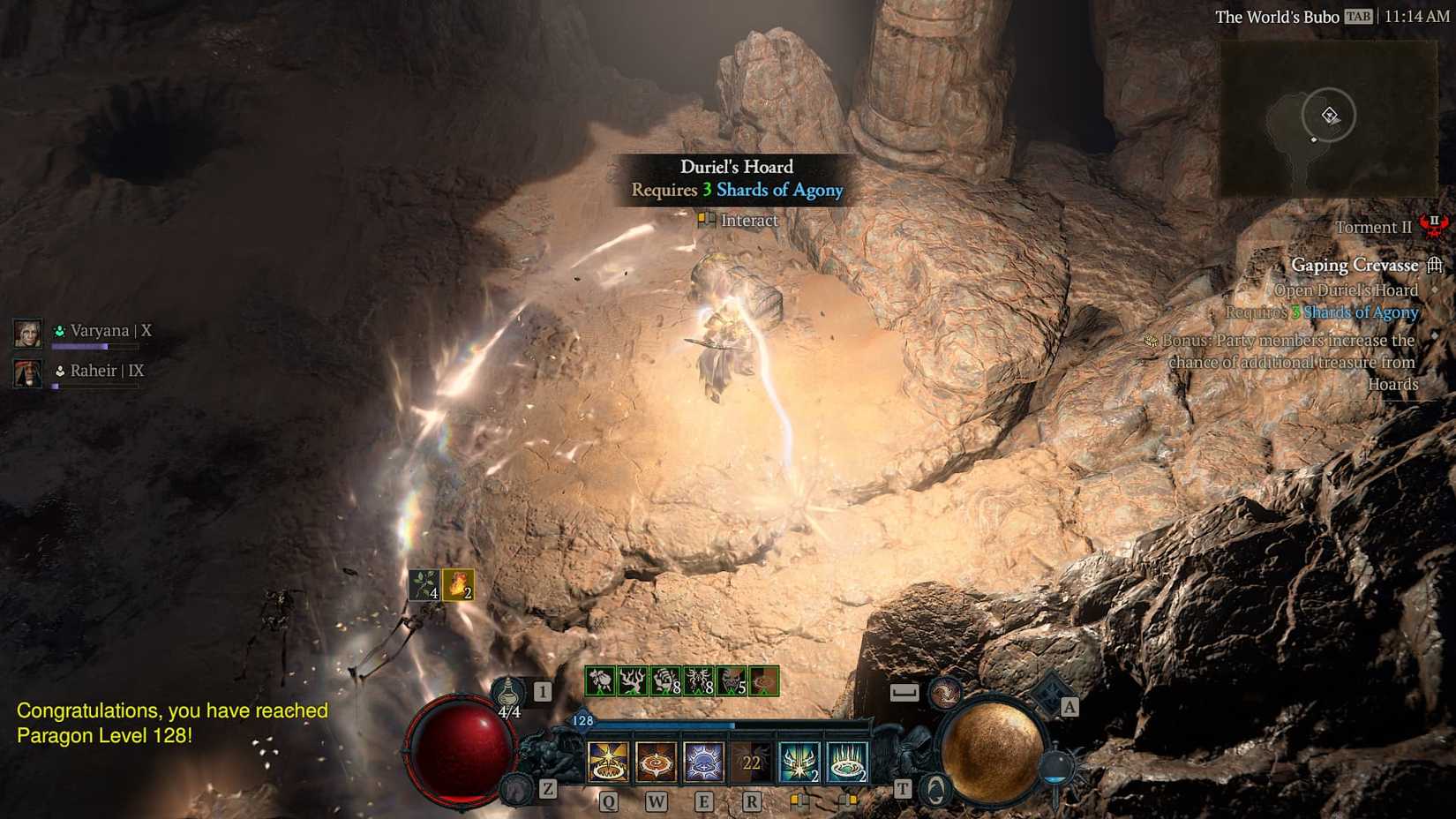Click the Torment II skull difficulty icon
Image resolution: width=1456 pixels, height=819 pixels.
1433,226
